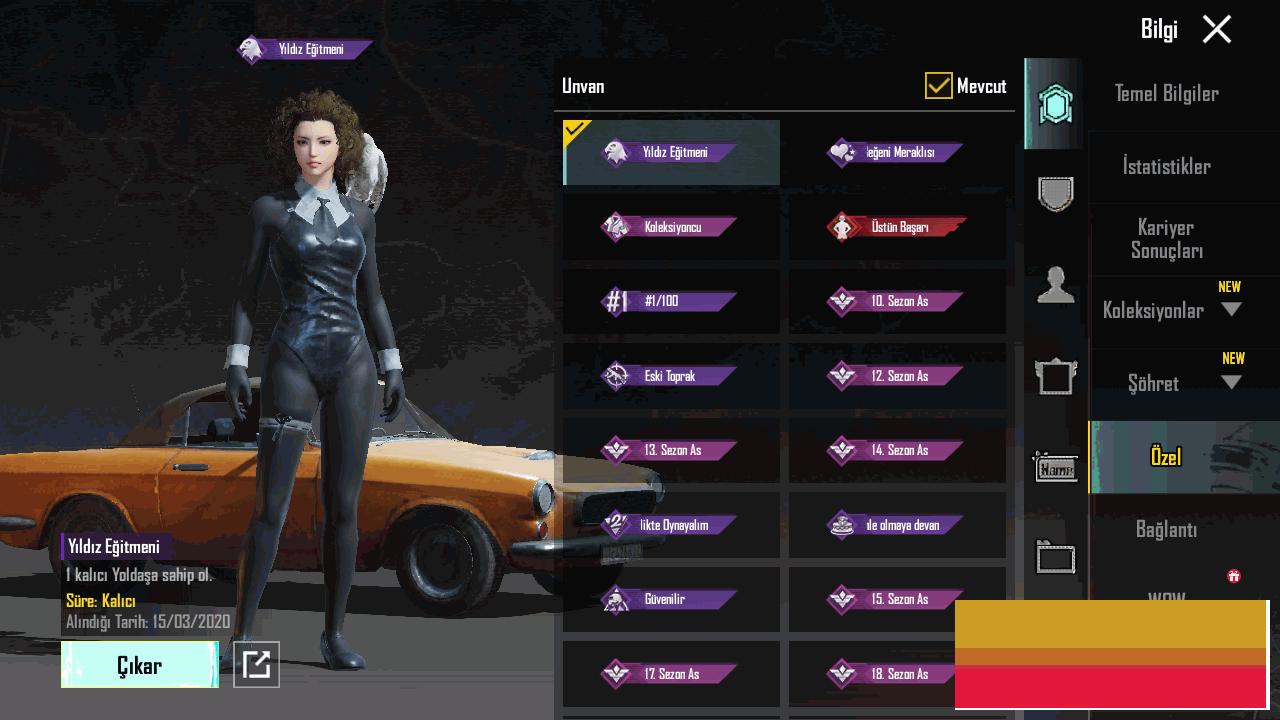Image resolution: width=1280 pixels, height=720 pixels.
Task: Choose the 14. Sezon As title
Action: 897,450
